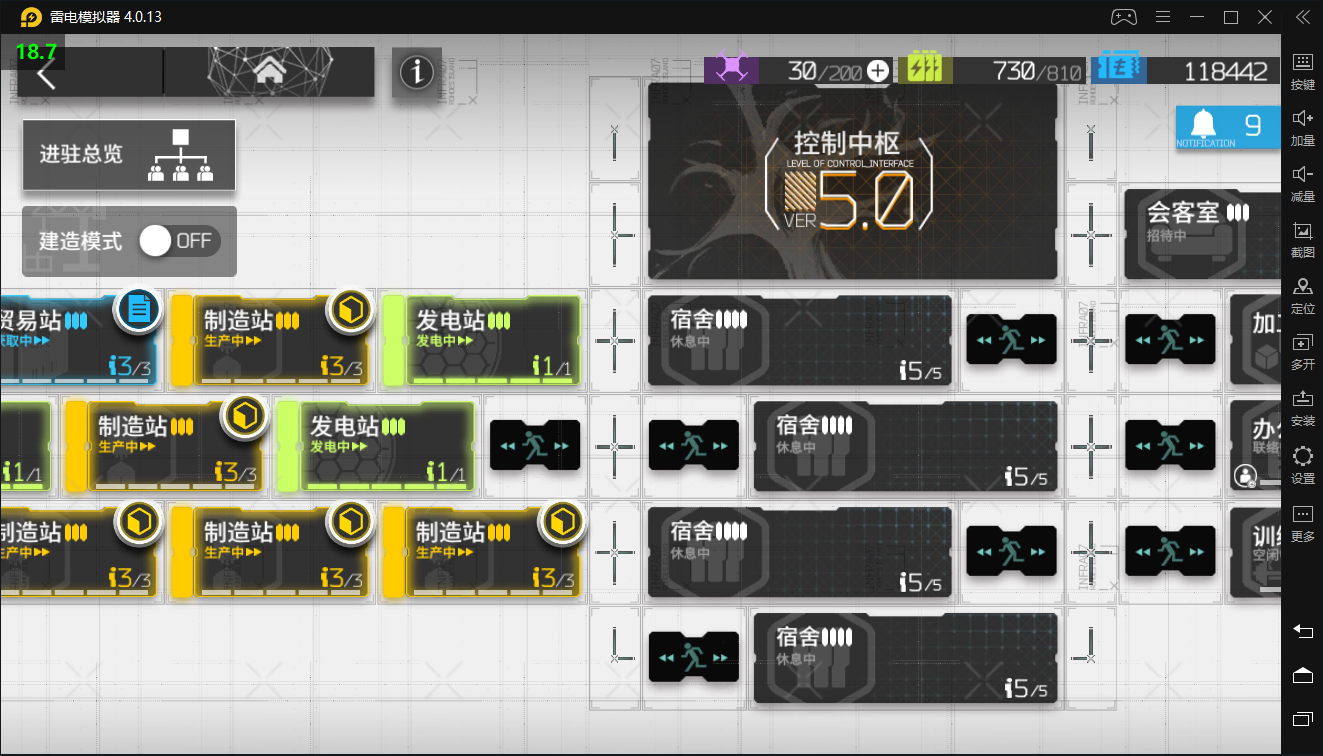The width and height of the screenshot is (1323, 756).
Task: Toggle the 建造模式 build mode switch
Action: click(x=179, y=241)
